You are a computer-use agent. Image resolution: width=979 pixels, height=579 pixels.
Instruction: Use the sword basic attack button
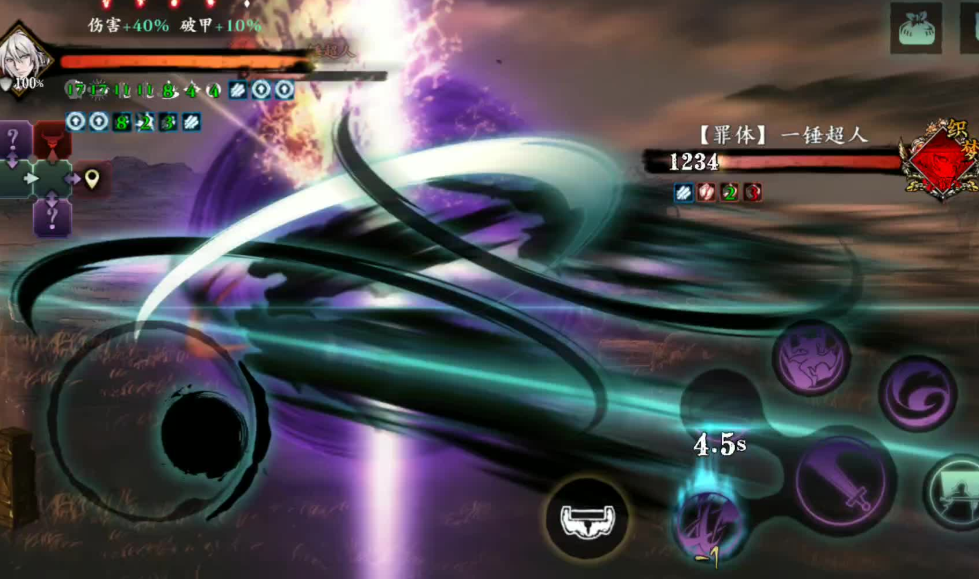pyautogui.click(x=845, y=482)
